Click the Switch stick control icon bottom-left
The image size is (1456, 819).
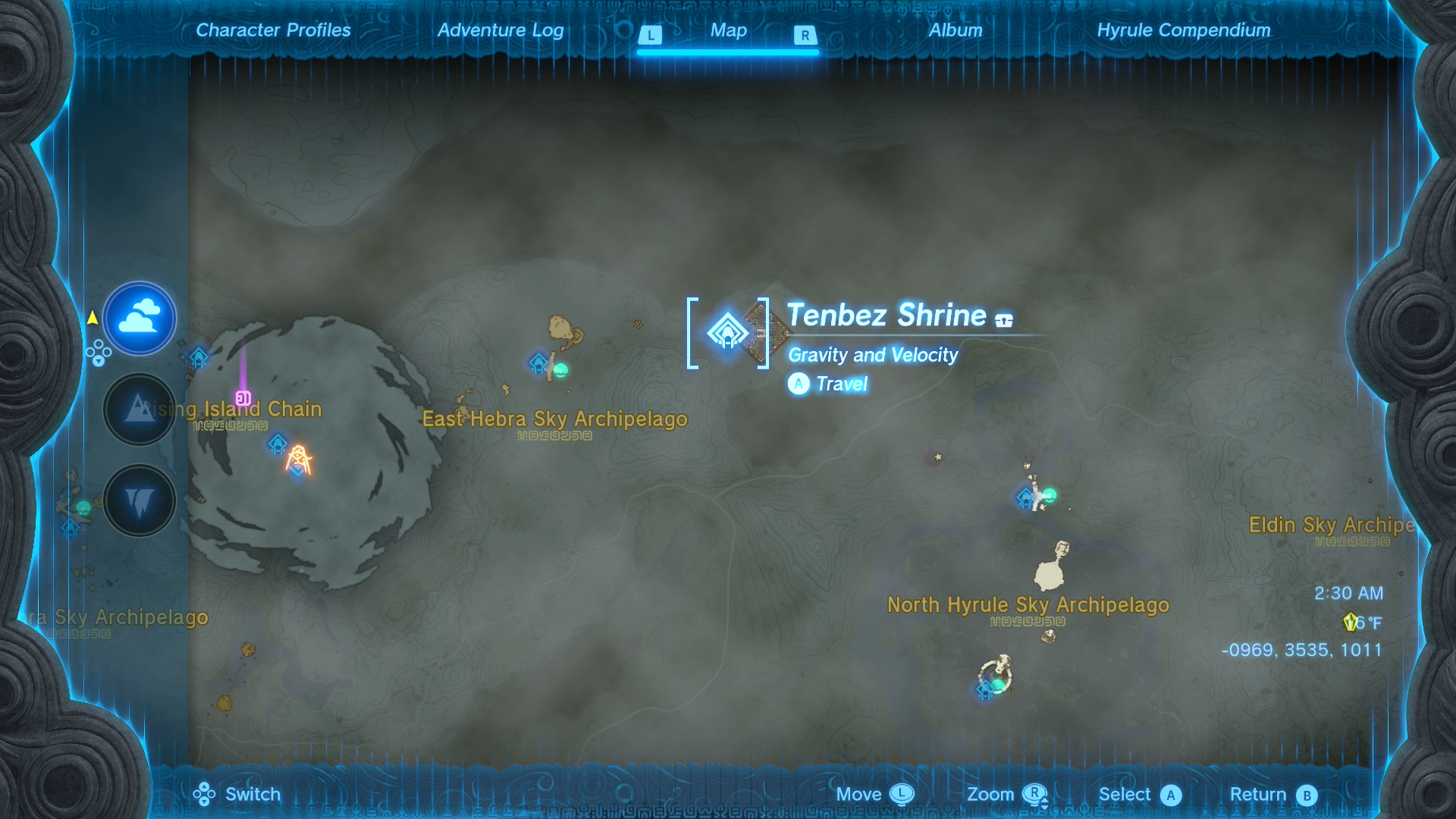pyautogui.click(x=203, y=794)
